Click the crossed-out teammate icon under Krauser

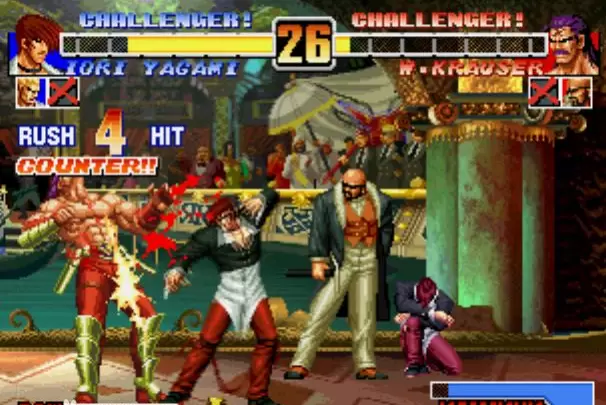(544, 93)
